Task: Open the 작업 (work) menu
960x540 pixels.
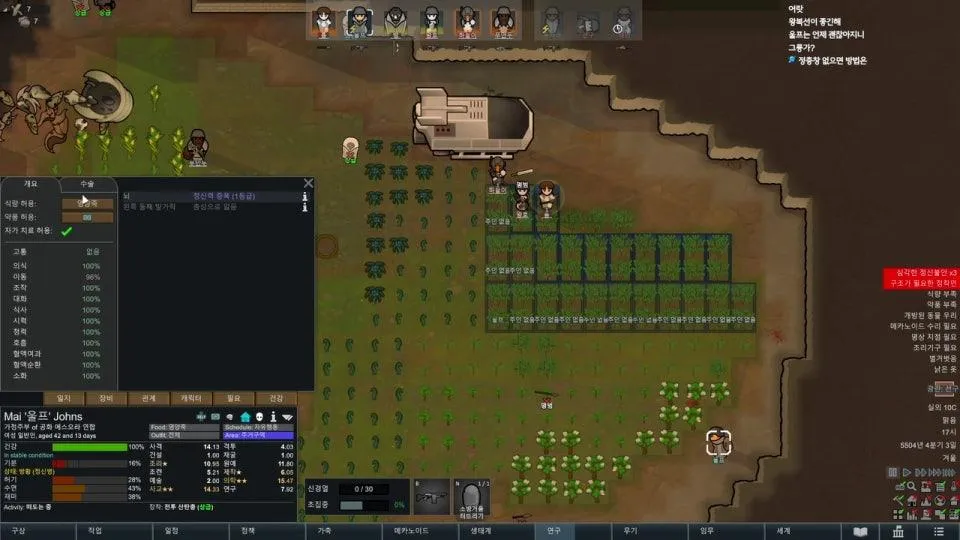Action: (x=95, y=531)
